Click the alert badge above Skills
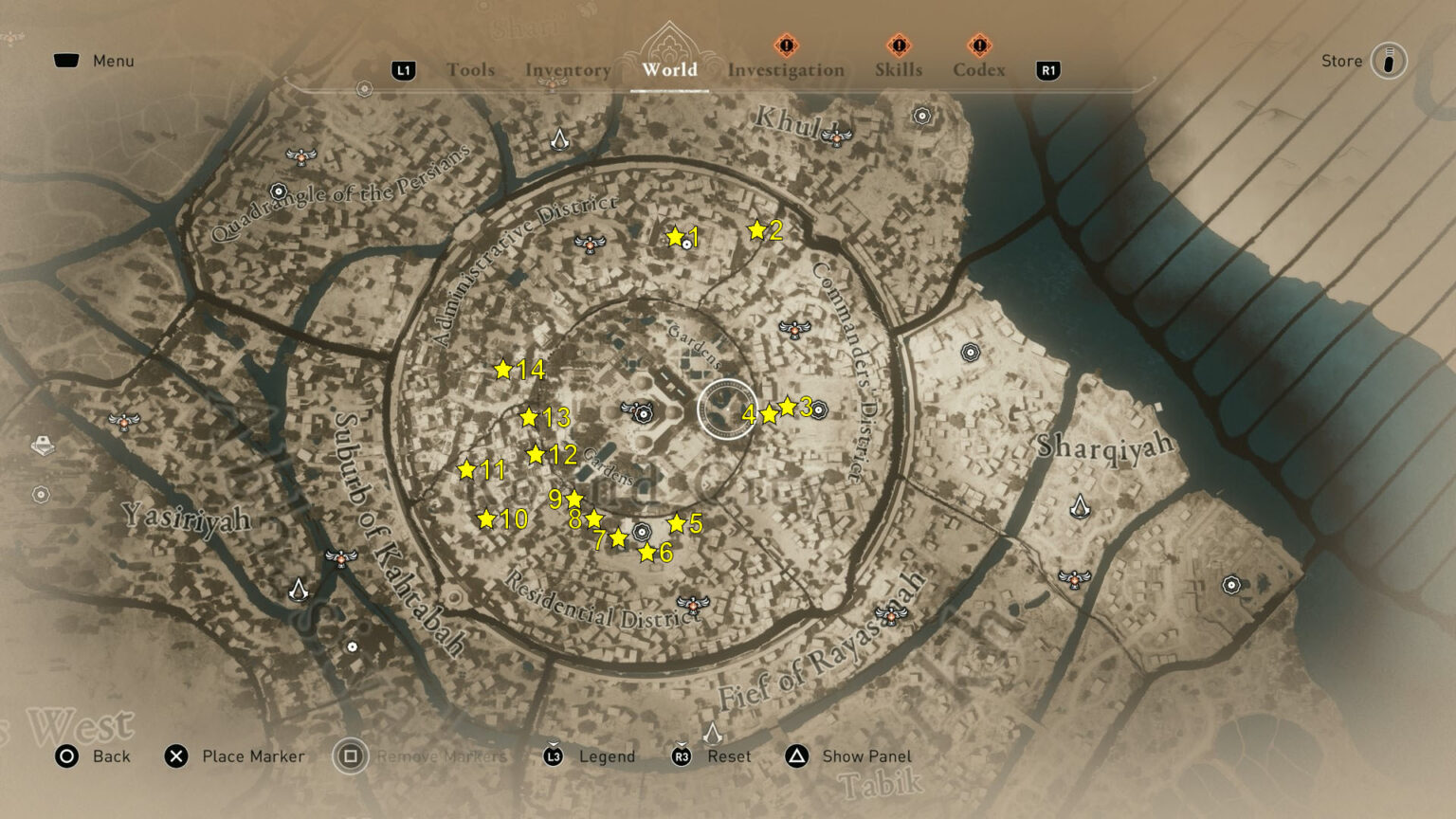1456x819 pixels. click(x=897, y=45)
